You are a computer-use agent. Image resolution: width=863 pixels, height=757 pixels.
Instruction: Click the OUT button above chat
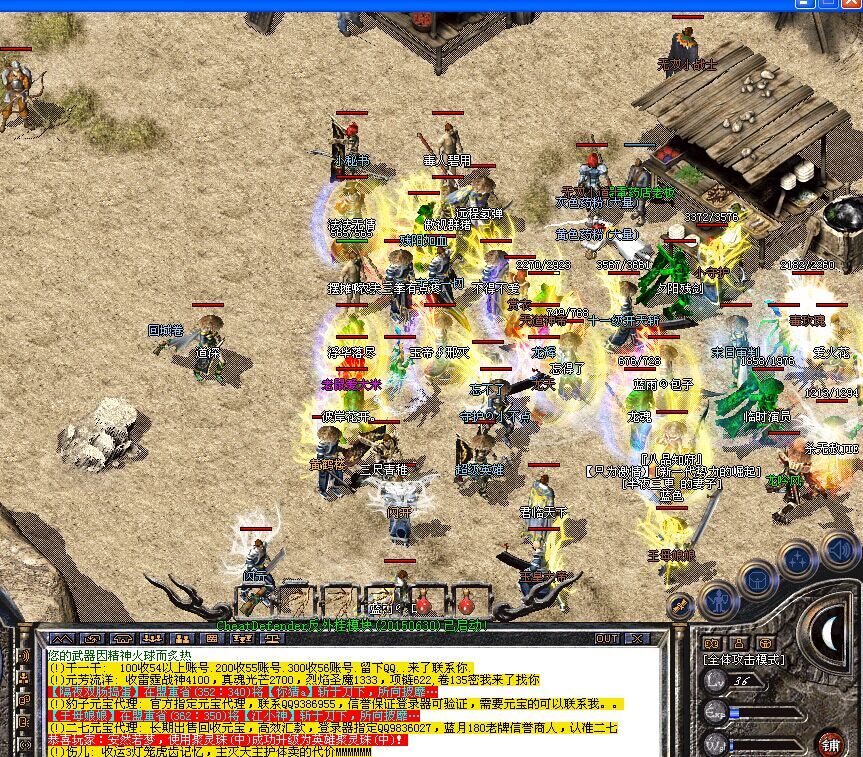607,638
